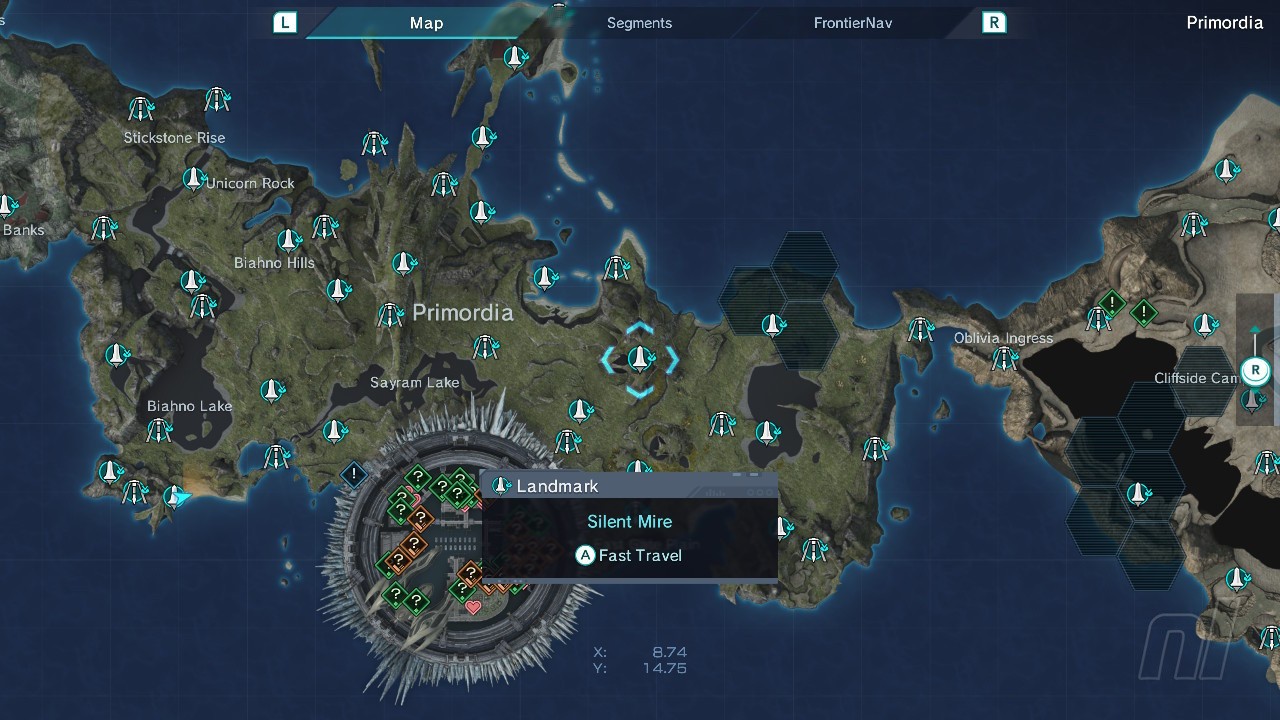
Task: Click the pink heart marker in the city
Action: click(473, 607)
